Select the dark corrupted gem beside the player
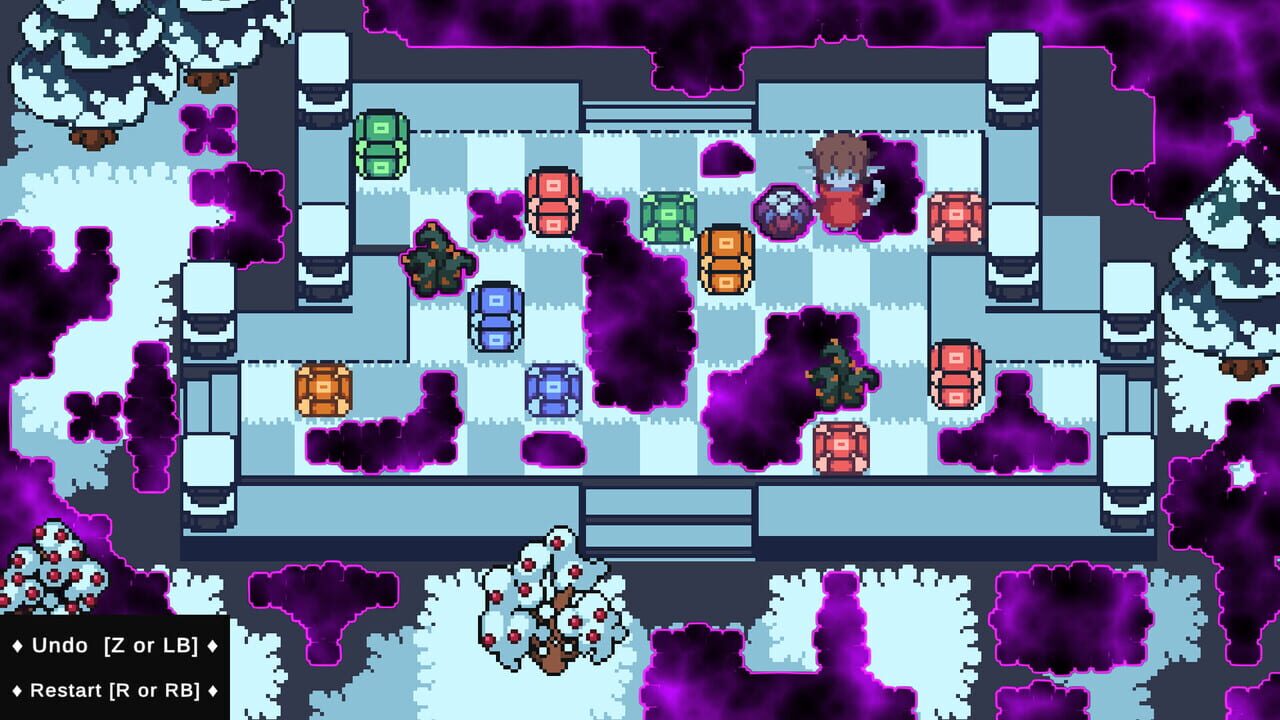Image resolution: width=1280 pixels, height=720 pixels. (x=785, y=212)
